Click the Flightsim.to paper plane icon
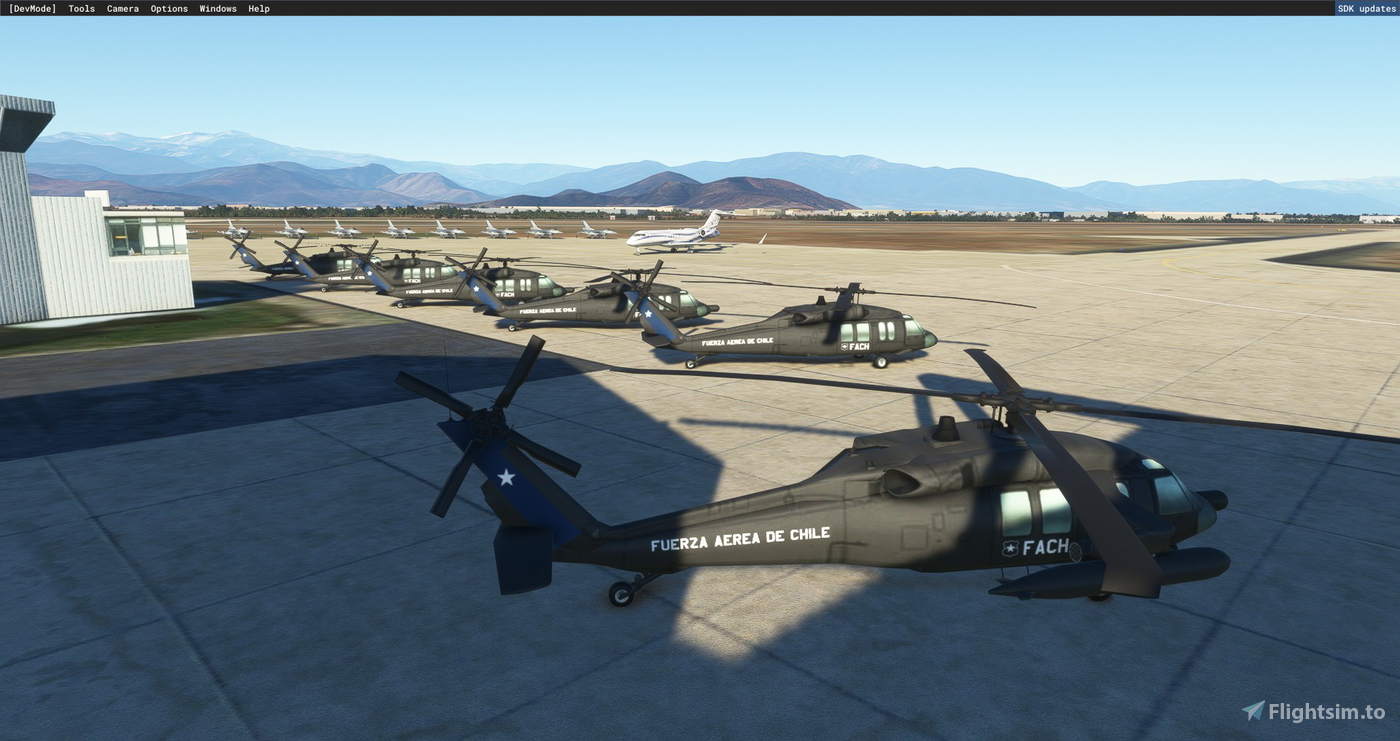This screenshot has height=741, width=1400. tap(1252, 711)
